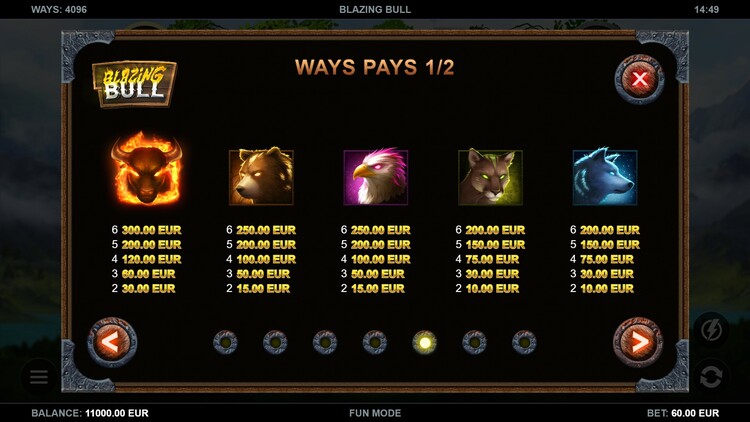Image resolution: width=750 pixels, height=422 pixels.
Task: Toggle the lightning bolt turbo mode
Action: tap(711, 329)
